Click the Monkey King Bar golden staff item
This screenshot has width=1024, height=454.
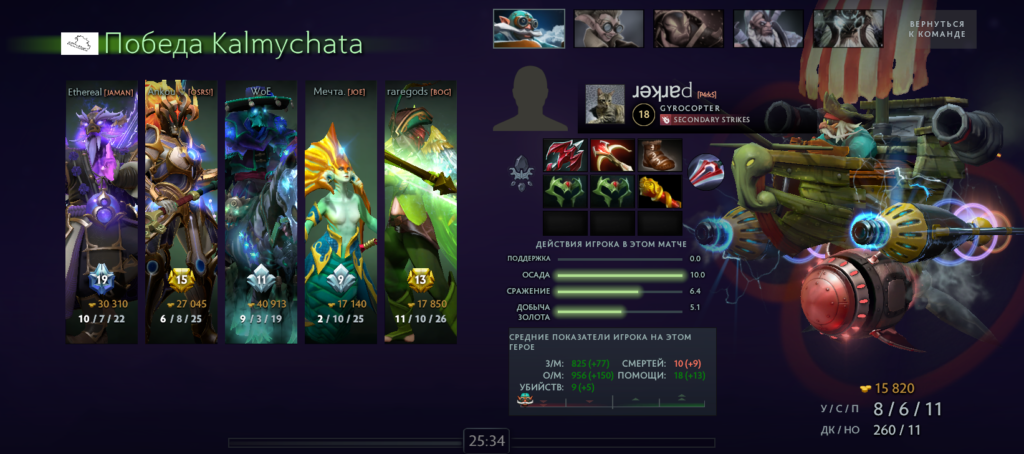tap(659, 190)
